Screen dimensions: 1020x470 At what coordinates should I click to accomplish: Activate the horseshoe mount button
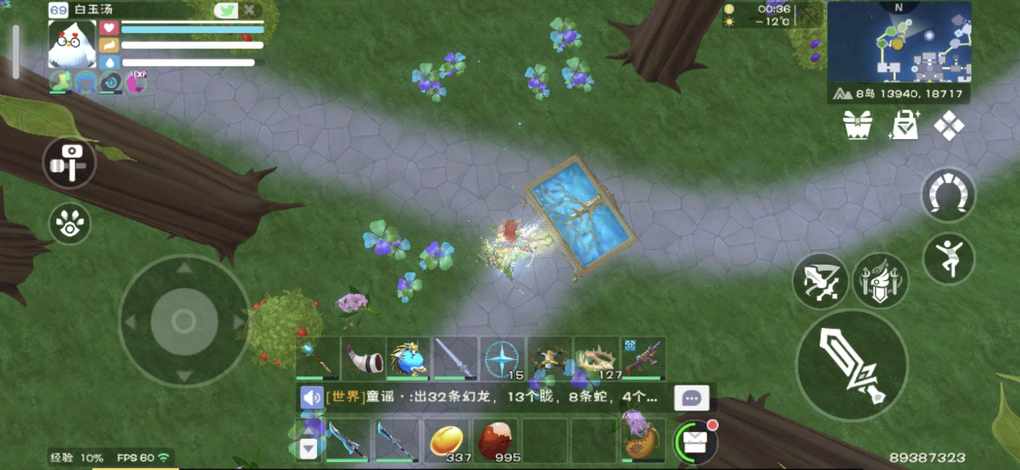click(948, 195)
